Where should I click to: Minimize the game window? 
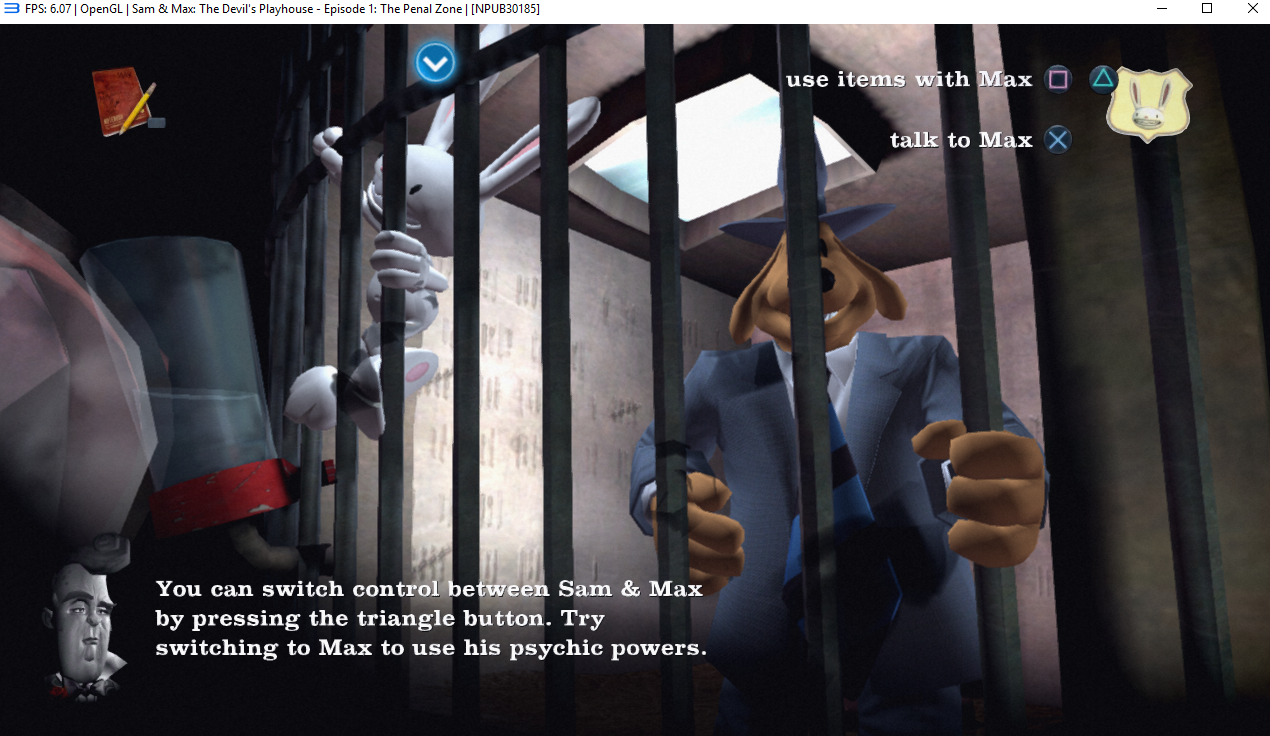(1161, 9)
